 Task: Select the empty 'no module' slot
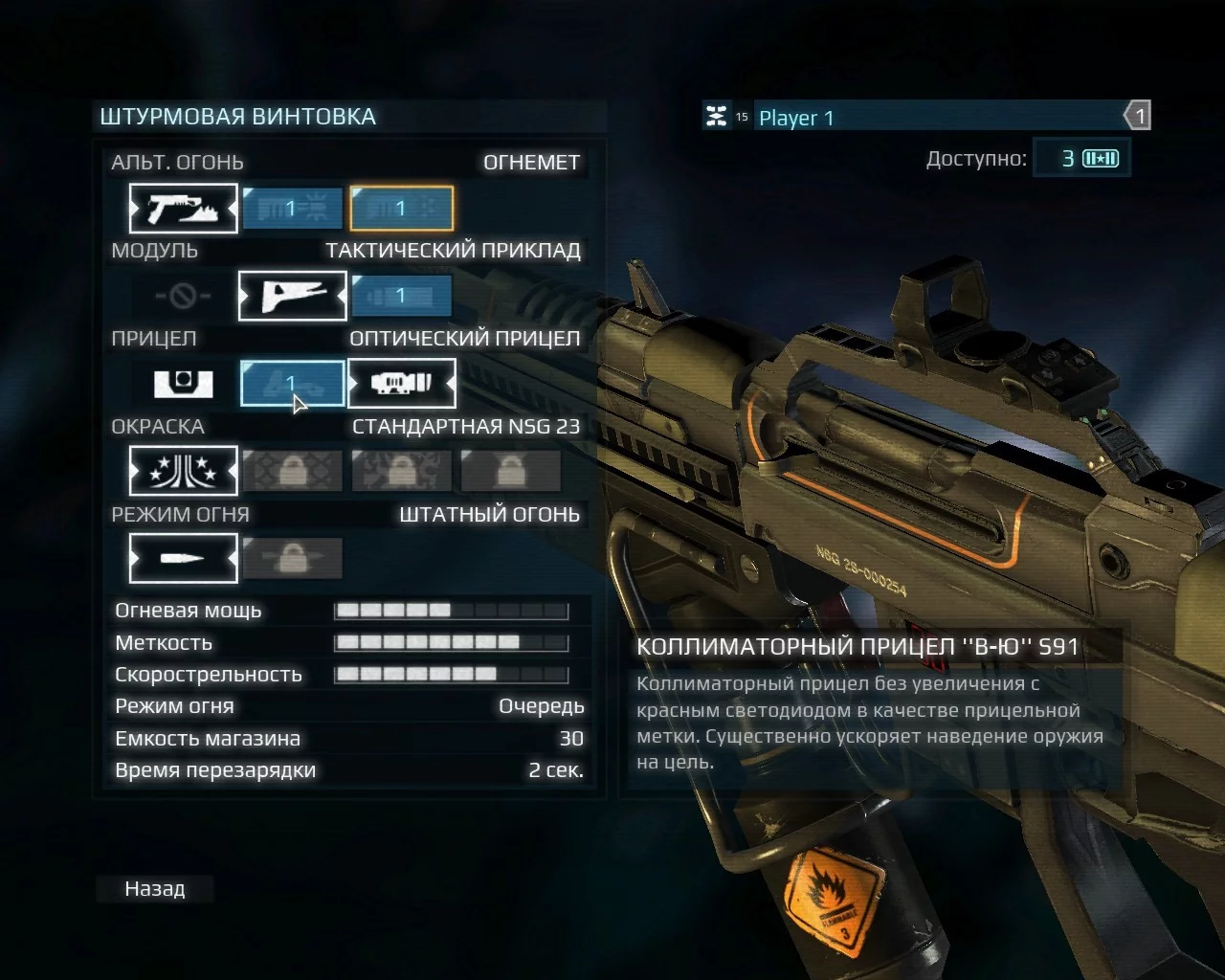click(x=183, y=296)
